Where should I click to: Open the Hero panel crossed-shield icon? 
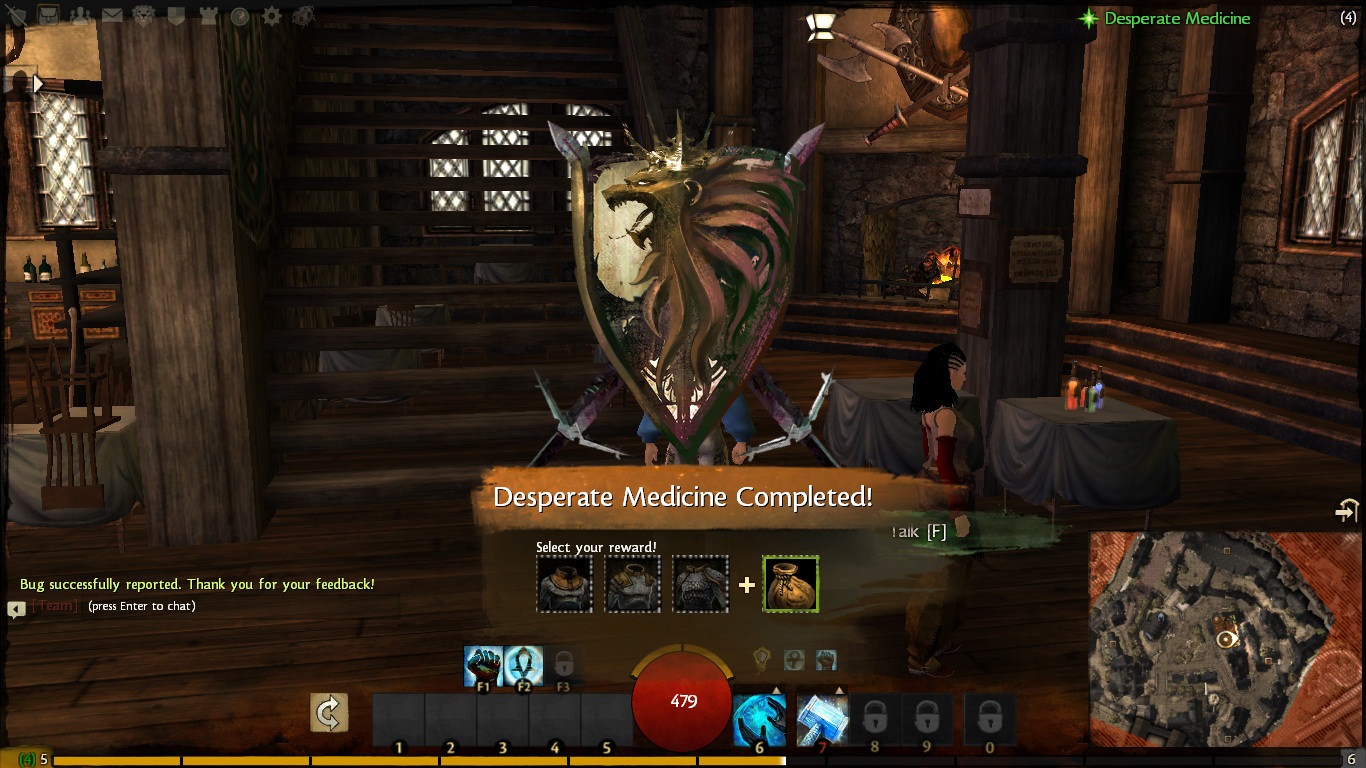click(17, 16)
